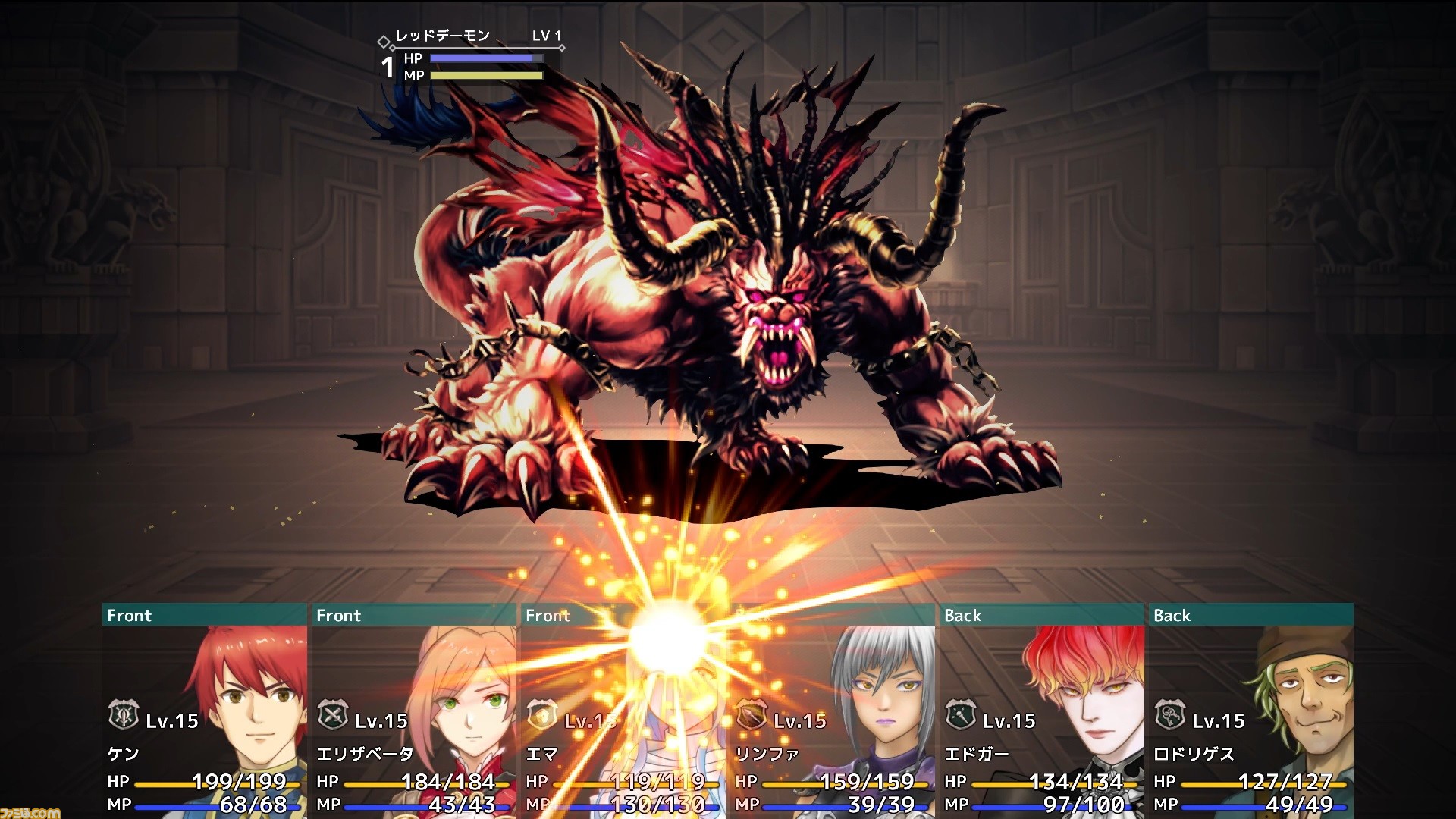Toggle Ken's Front row position label

click(129, 616)
